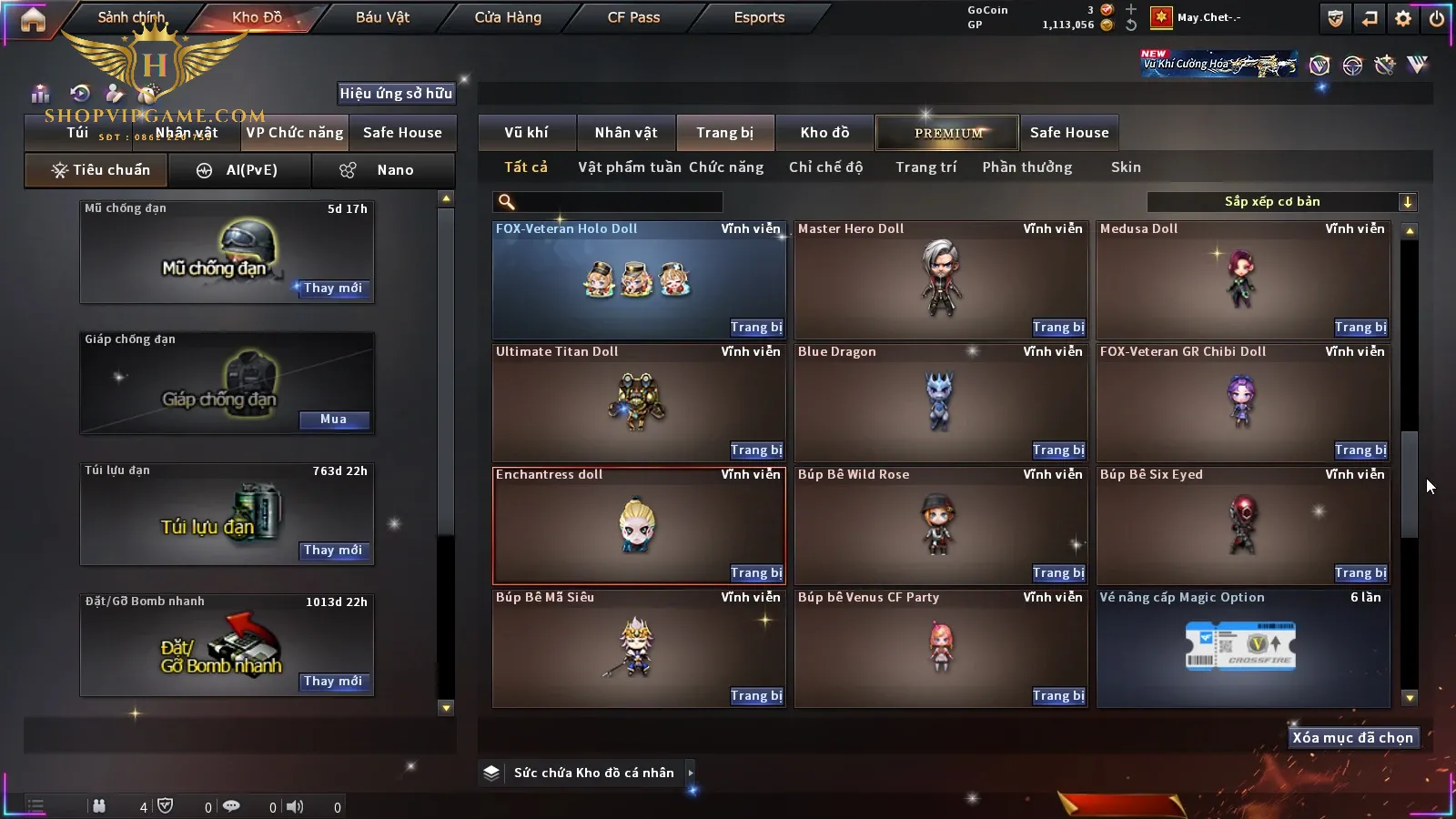Viewport: 1456px width, 819px height.
Task: Switch to the Vũ khí tab
Action: click(x=526, y=133)
